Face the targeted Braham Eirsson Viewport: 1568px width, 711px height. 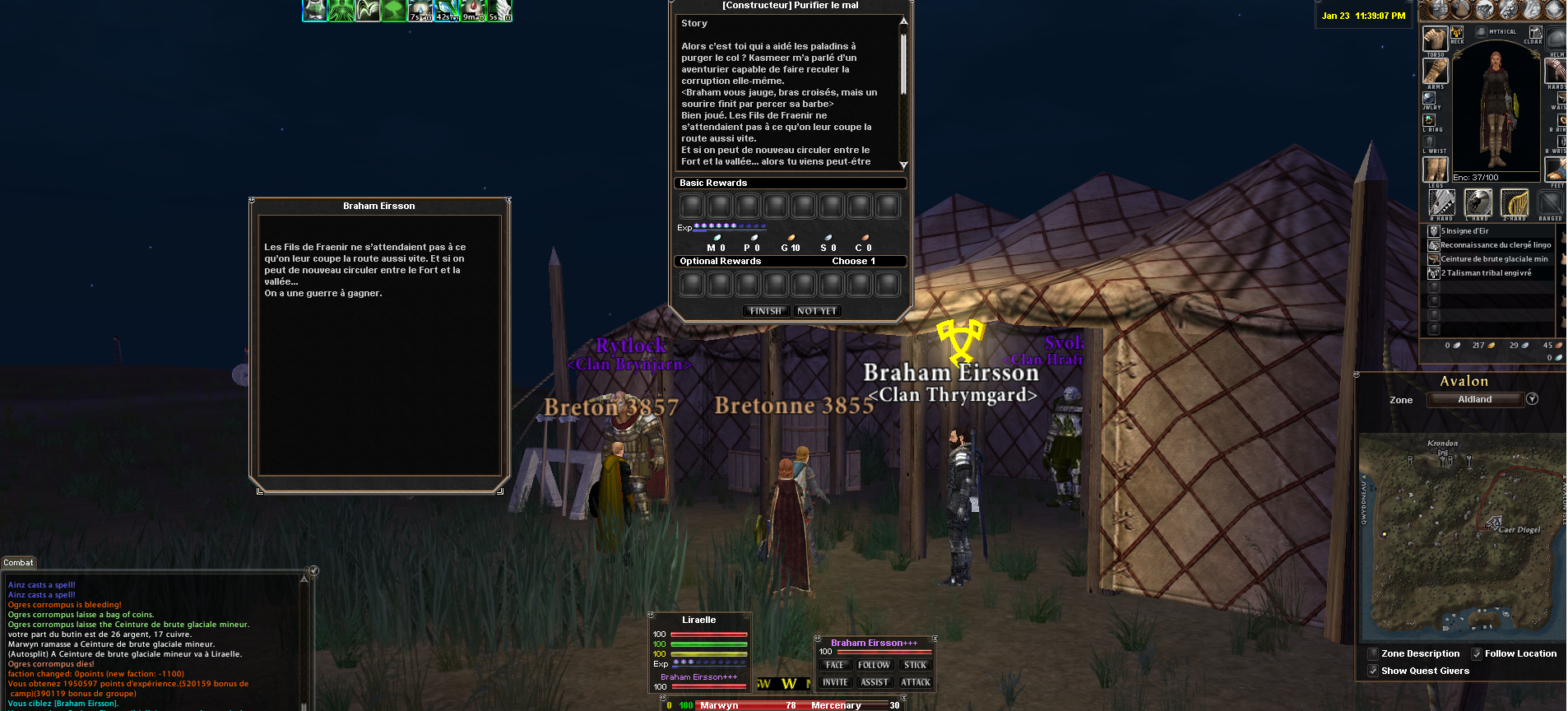835,665
